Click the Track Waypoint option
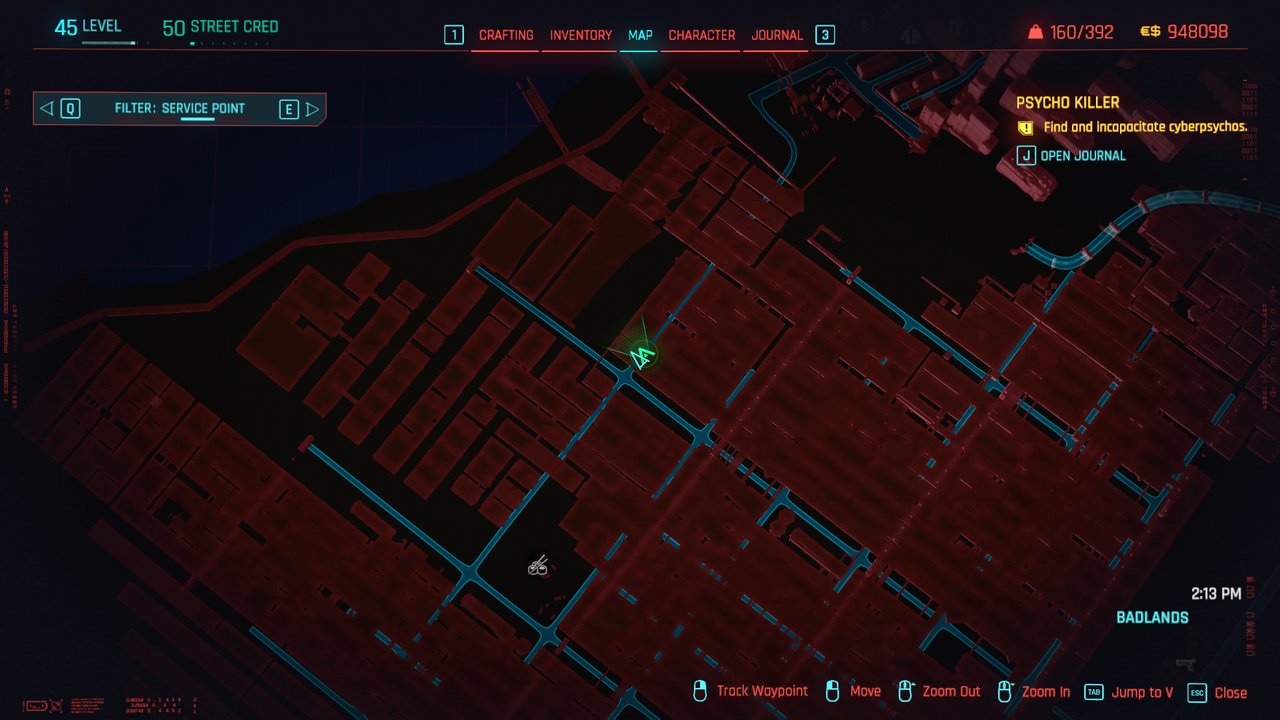This screenshot has height=720, width=1280. 762,691
